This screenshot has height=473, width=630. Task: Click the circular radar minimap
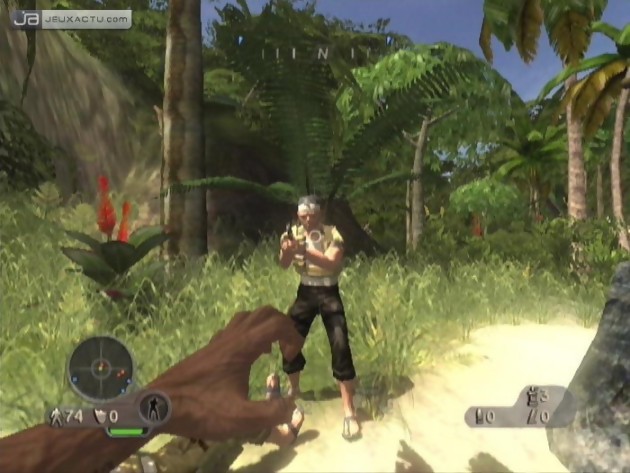coord(100,369)
